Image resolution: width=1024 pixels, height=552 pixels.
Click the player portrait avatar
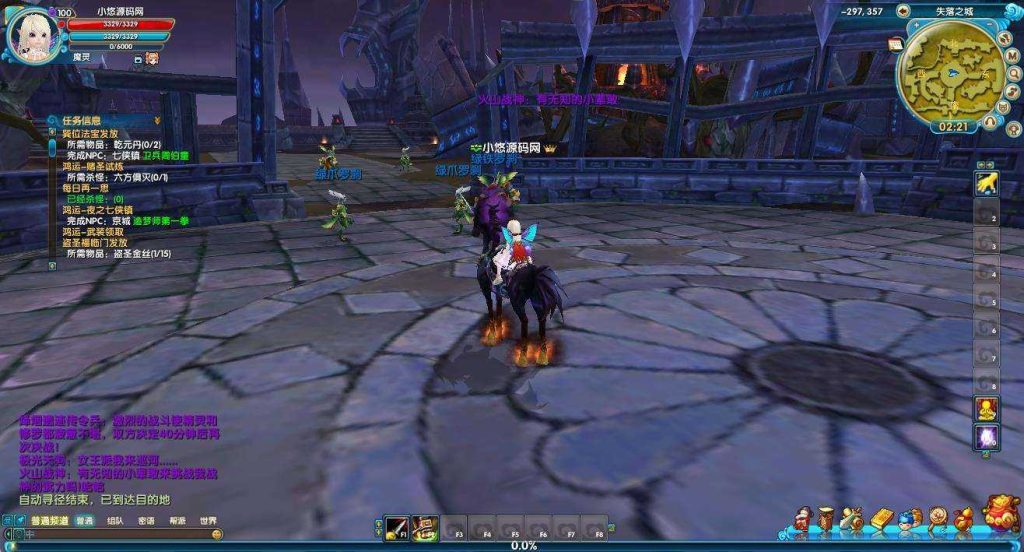[x=33, y=33]
